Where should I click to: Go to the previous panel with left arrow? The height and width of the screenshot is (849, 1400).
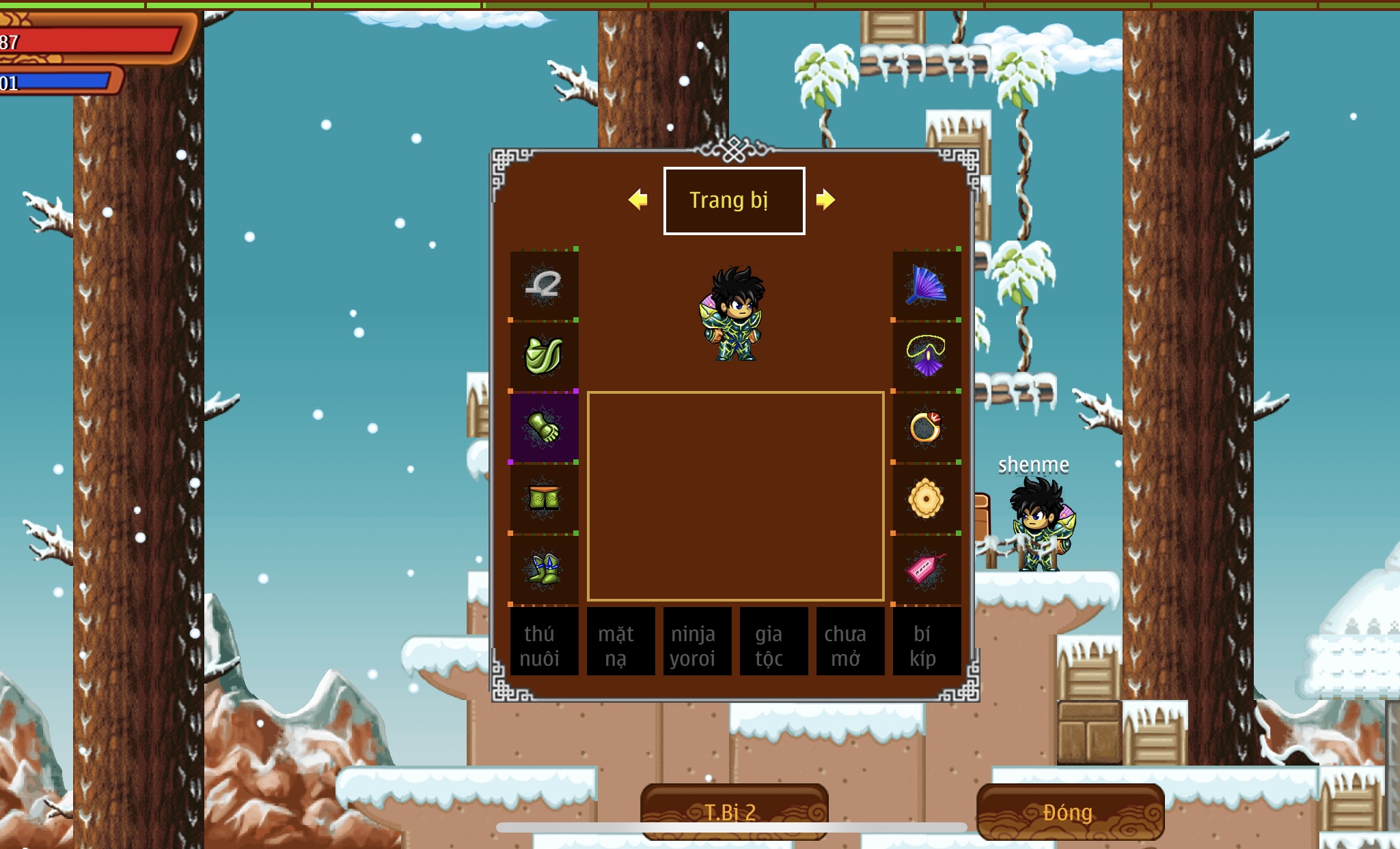638,200
